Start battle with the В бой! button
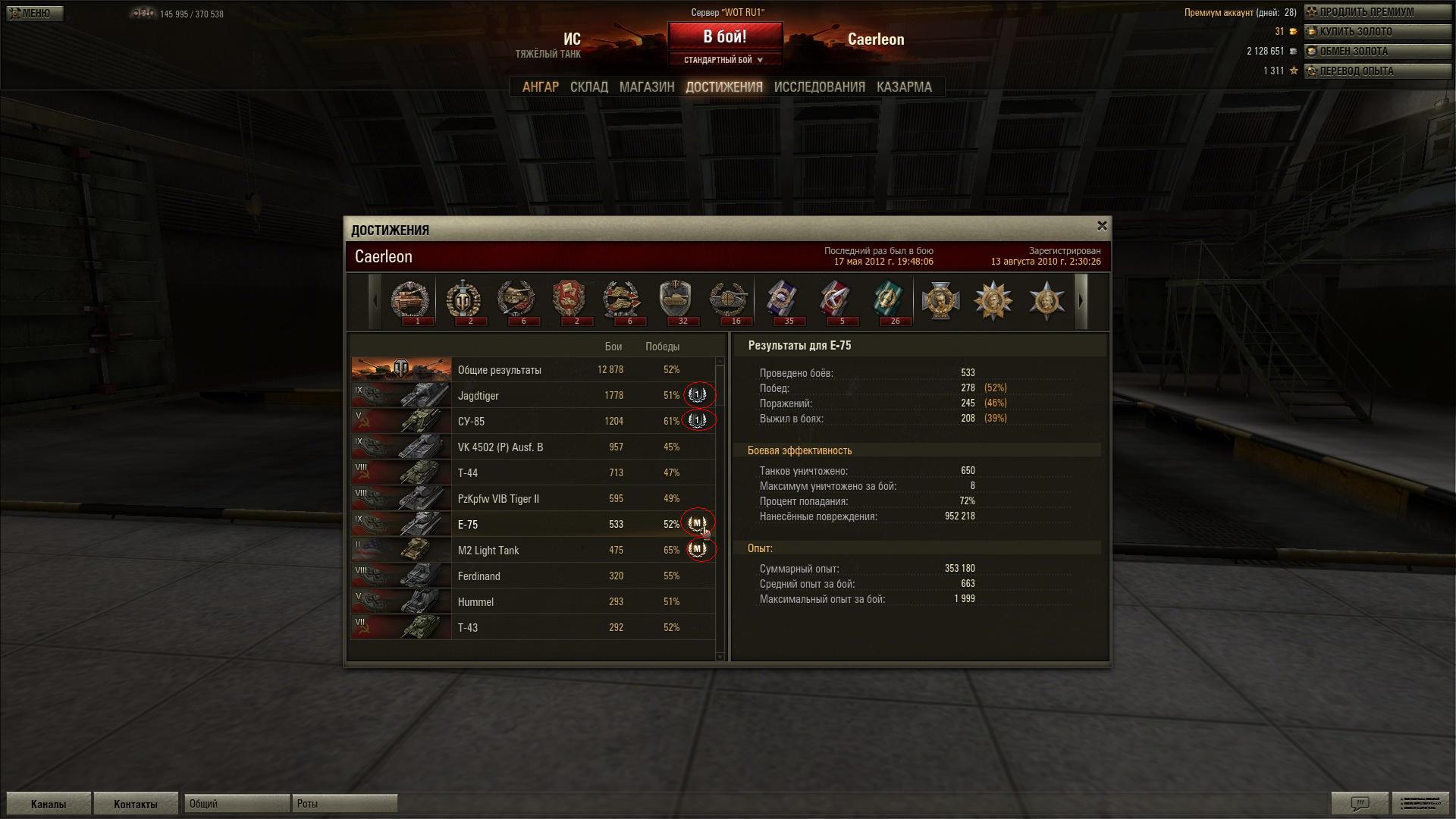This screenshot has height=819, width=1456. click(x=724, y=36)
